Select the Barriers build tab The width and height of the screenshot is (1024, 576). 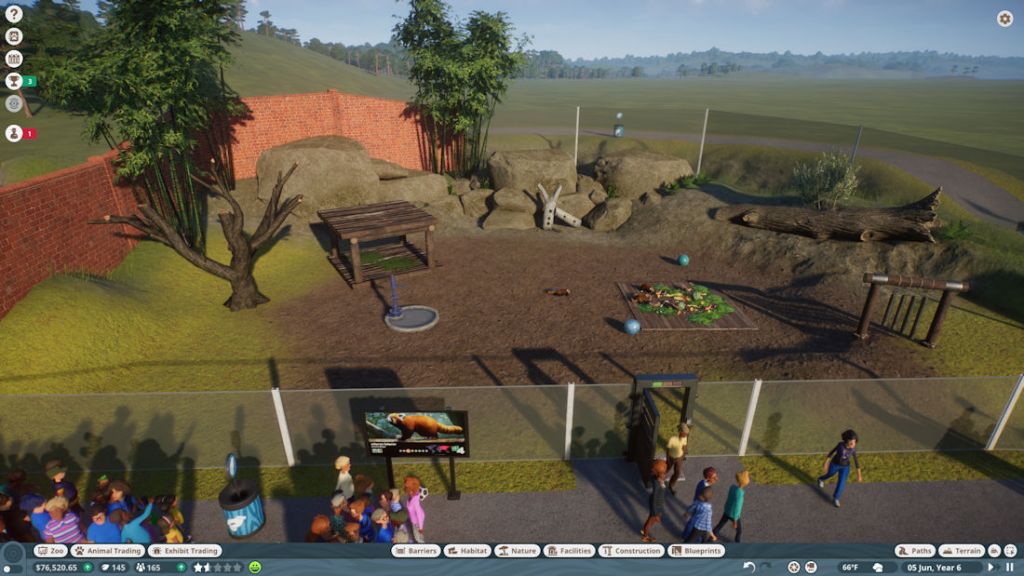coord(415,551)
